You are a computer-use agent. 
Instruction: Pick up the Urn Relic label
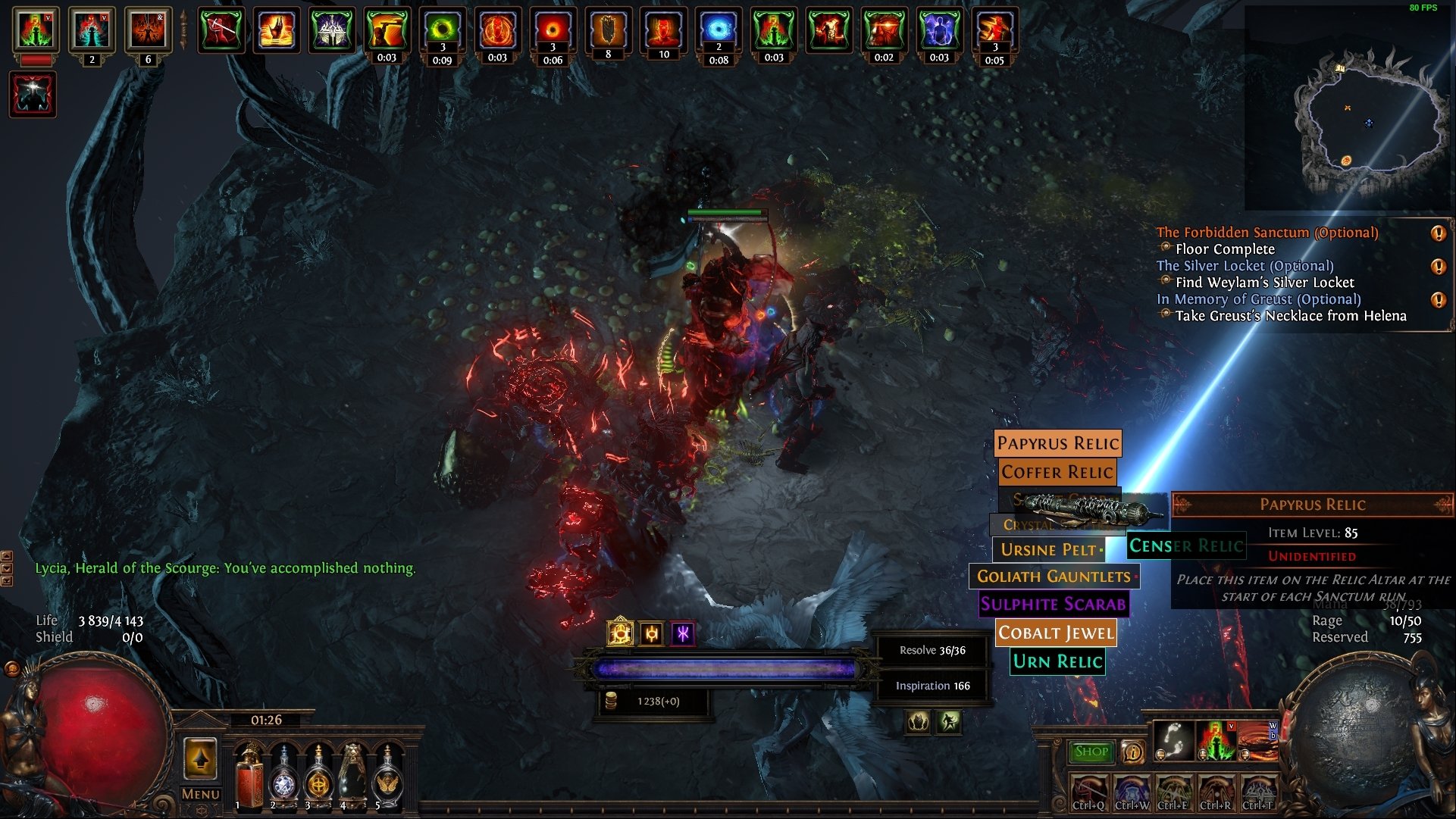pos(1058,661)
